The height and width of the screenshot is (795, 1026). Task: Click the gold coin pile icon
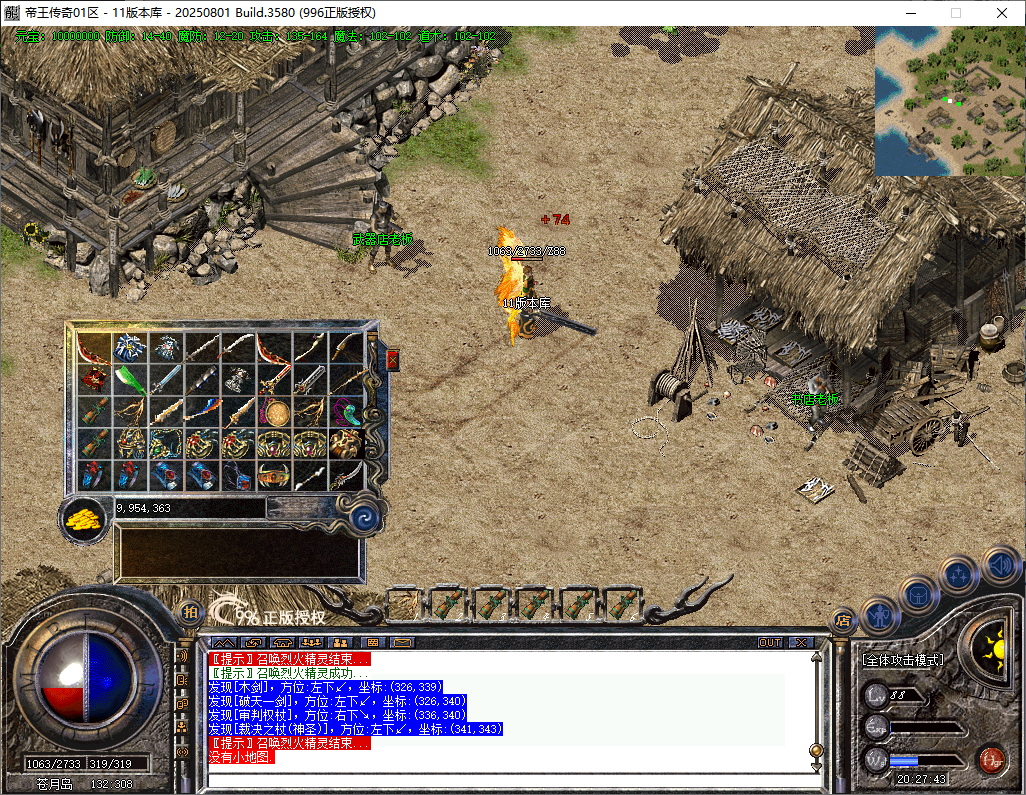pos(85,517)
